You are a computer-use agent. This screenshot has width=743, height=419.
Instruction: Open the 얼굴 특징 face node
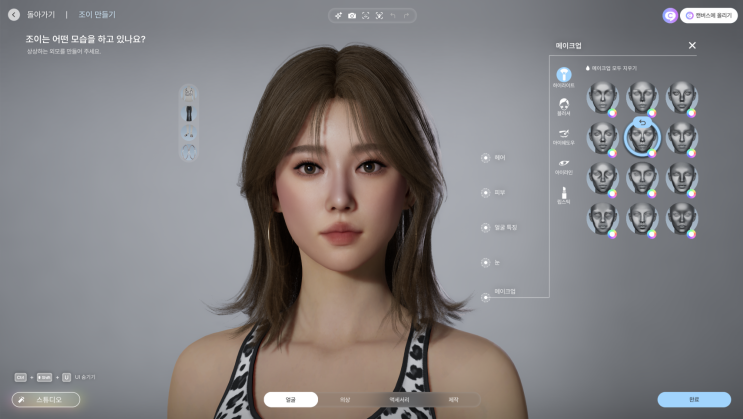tap(486, 227)
